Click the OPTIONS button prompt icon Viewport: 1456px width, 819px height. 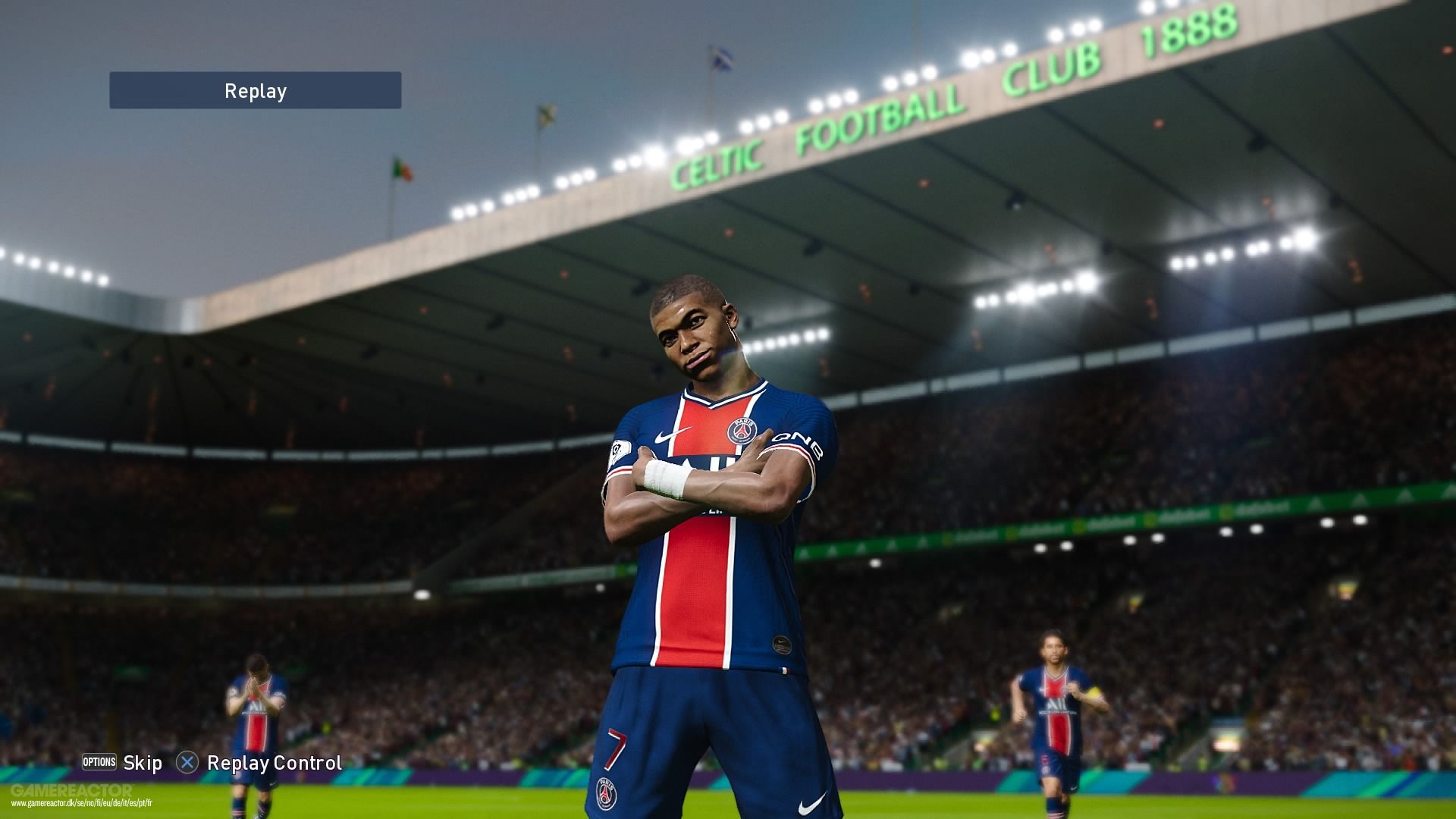99,762
